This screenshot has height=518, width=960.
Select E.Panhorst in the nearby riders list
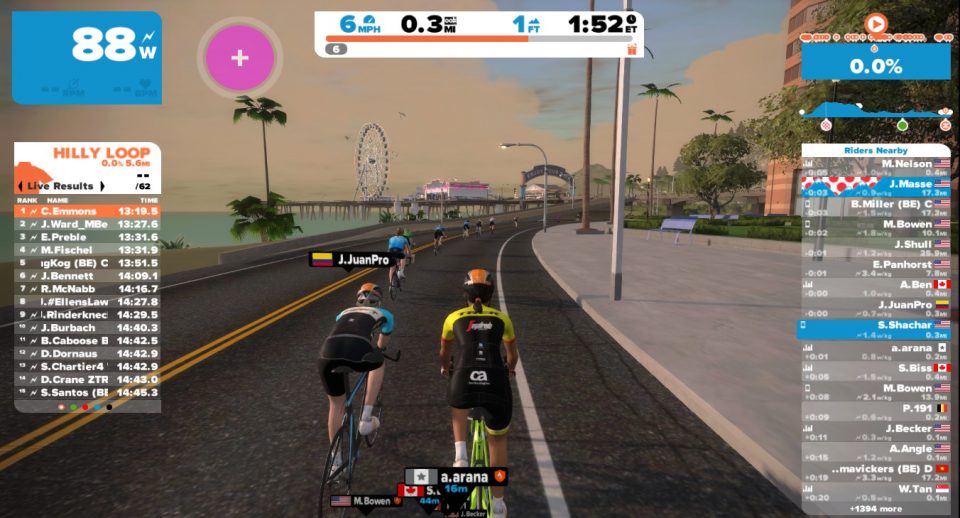pyautogui.click(x=877, y=267)
